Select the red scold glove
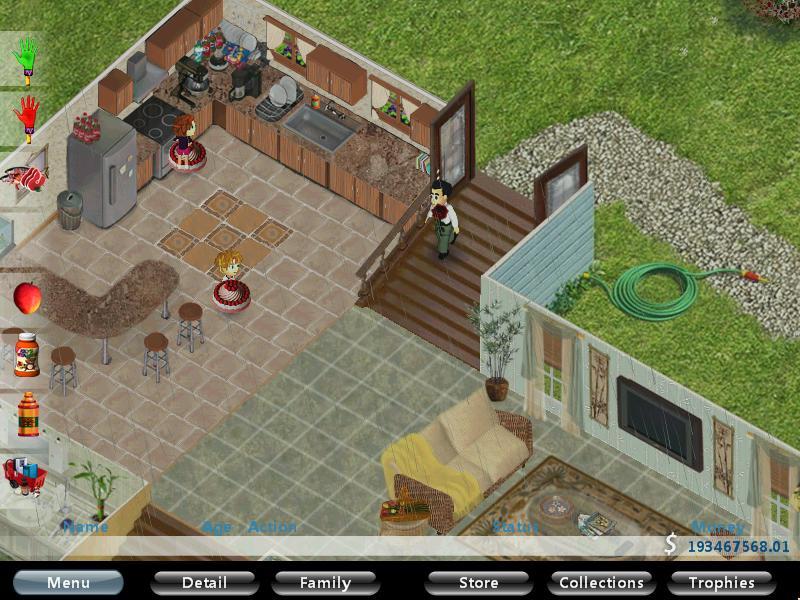 click(x=25, y=118)
